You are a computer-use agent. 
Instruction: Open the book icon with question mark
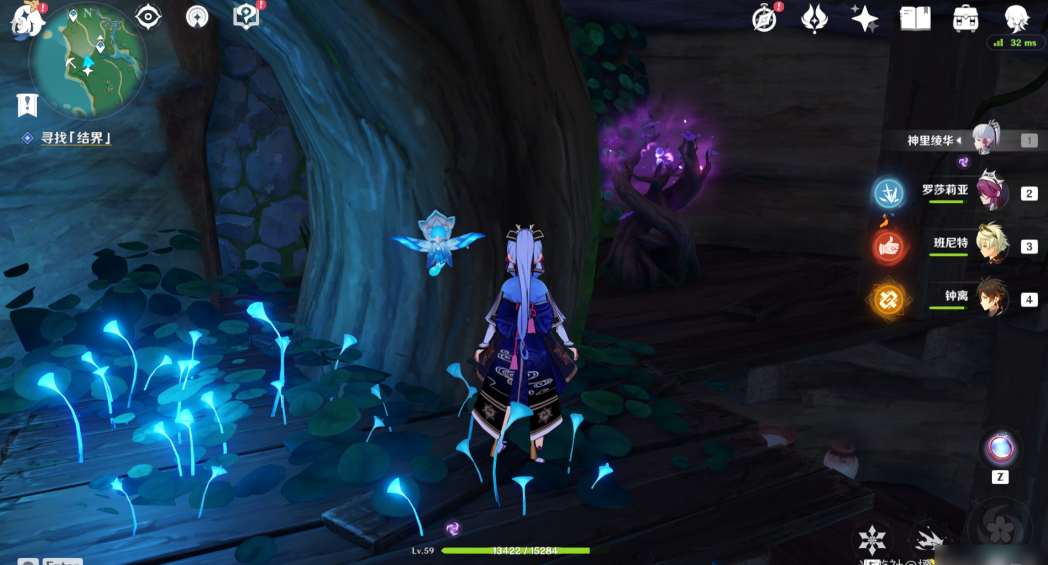tap(245, 16)
